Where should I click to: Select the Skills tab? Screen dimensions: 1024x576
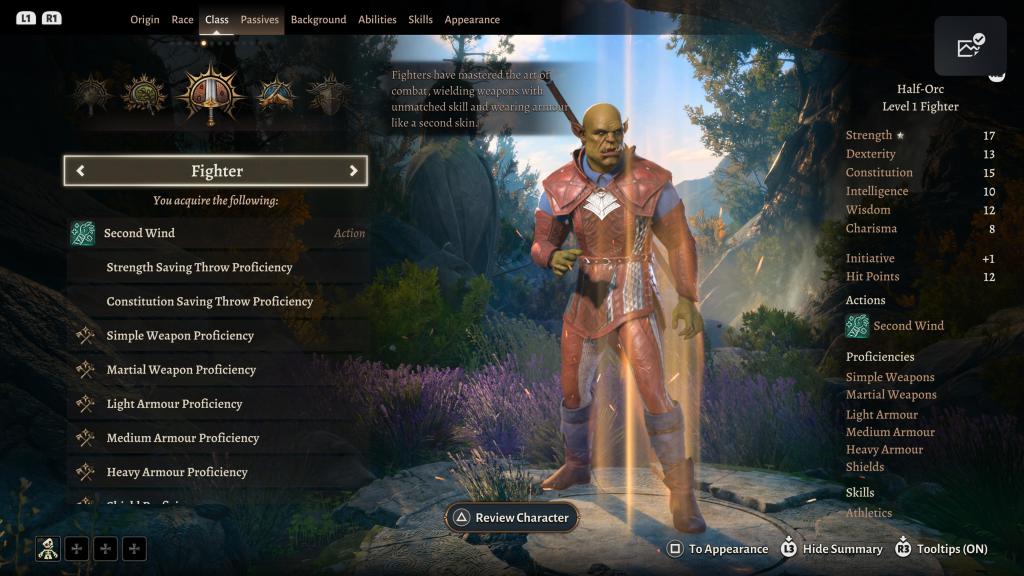pyautogui.click(x=420, y=20)
